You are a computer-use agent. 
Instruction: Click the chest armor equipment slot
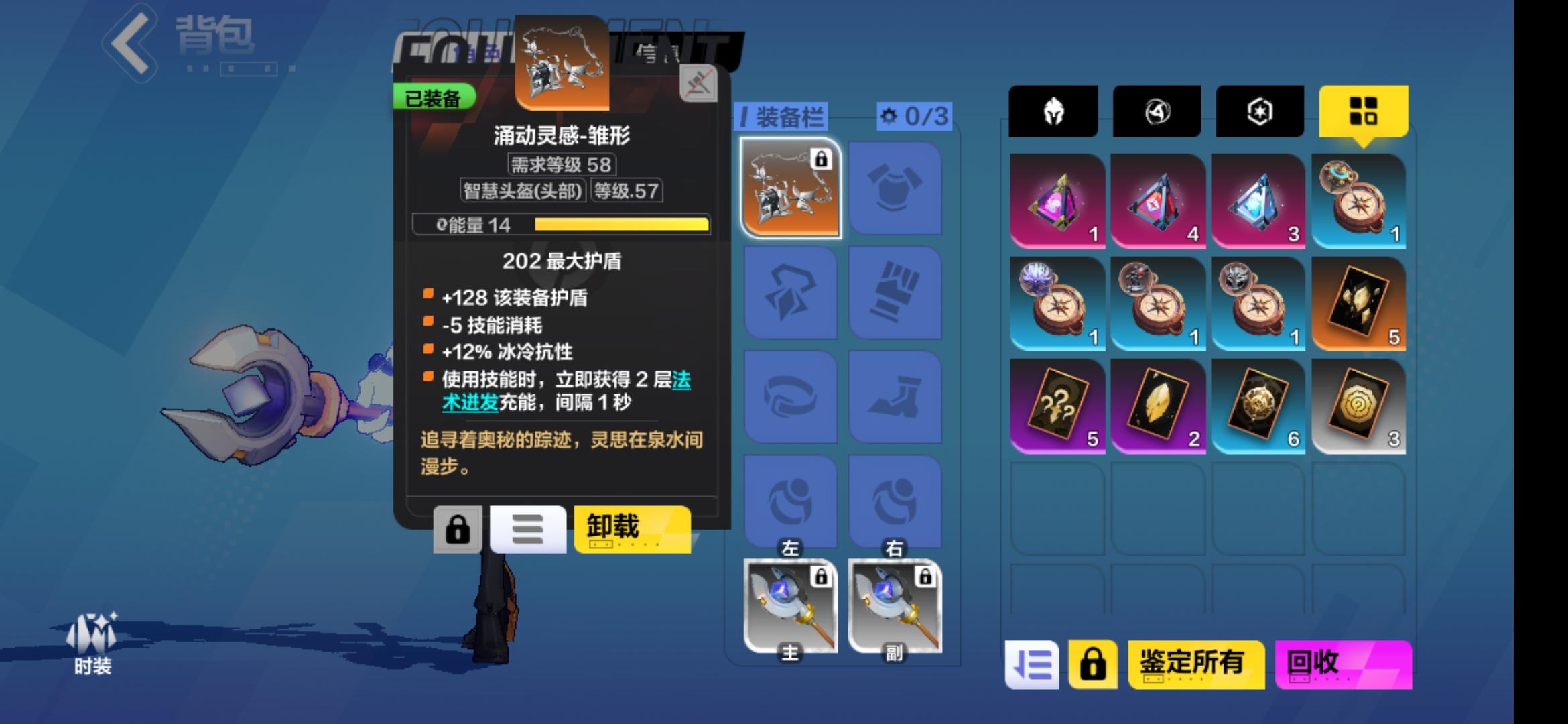(894, 188)
